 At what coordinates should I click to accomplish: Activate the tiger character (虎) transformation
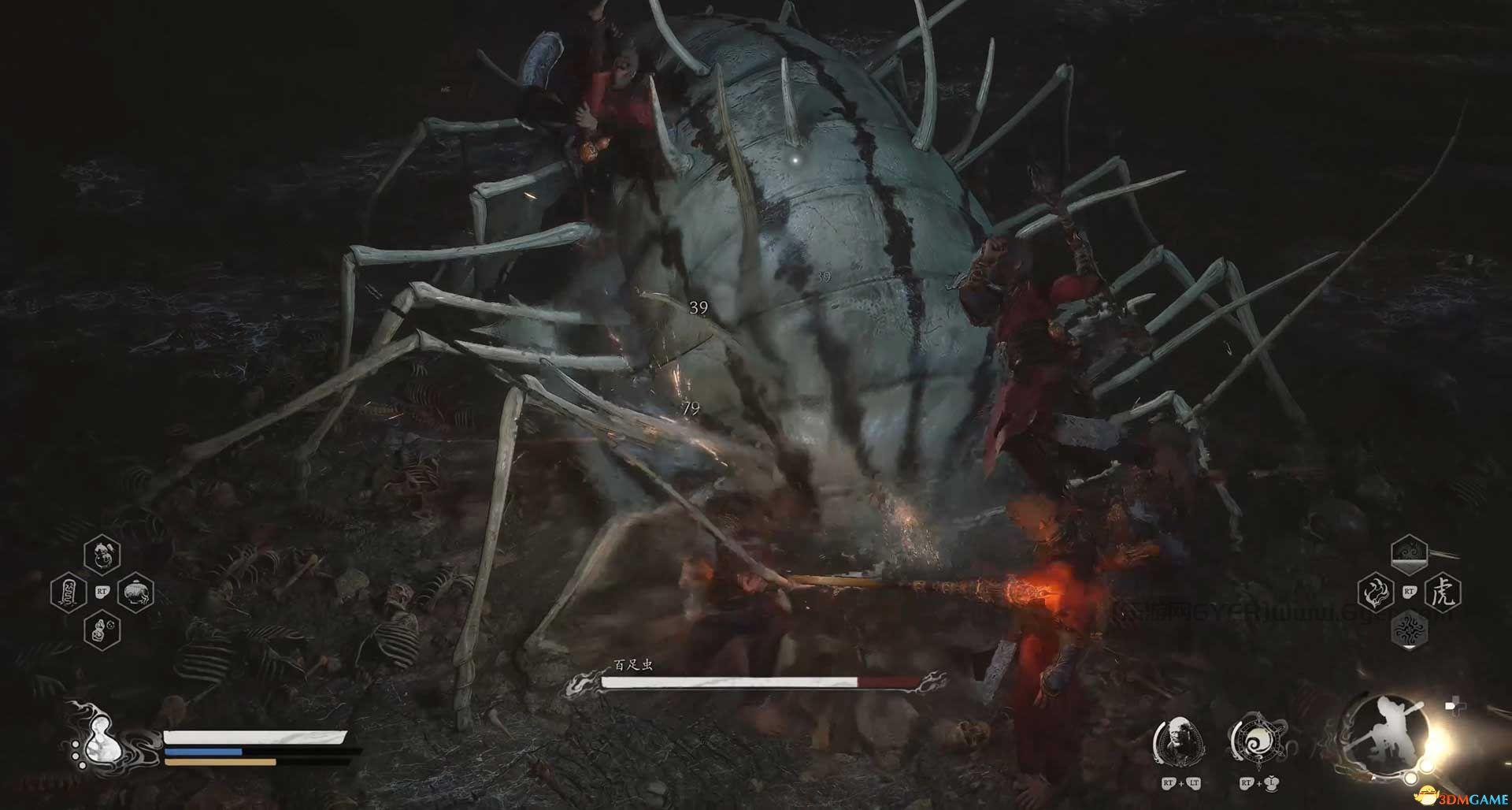click(x=1443, y=591)
